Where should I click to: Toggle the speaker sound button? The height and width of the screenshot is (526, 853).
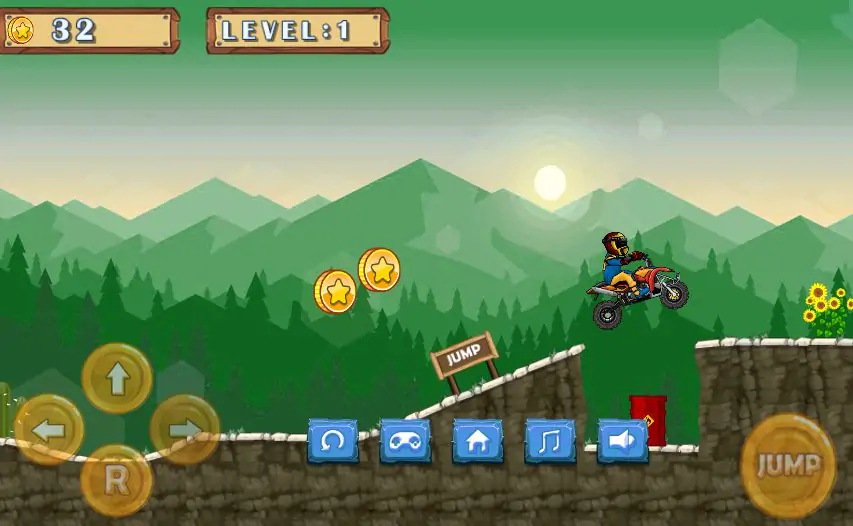tap(622, 441)
